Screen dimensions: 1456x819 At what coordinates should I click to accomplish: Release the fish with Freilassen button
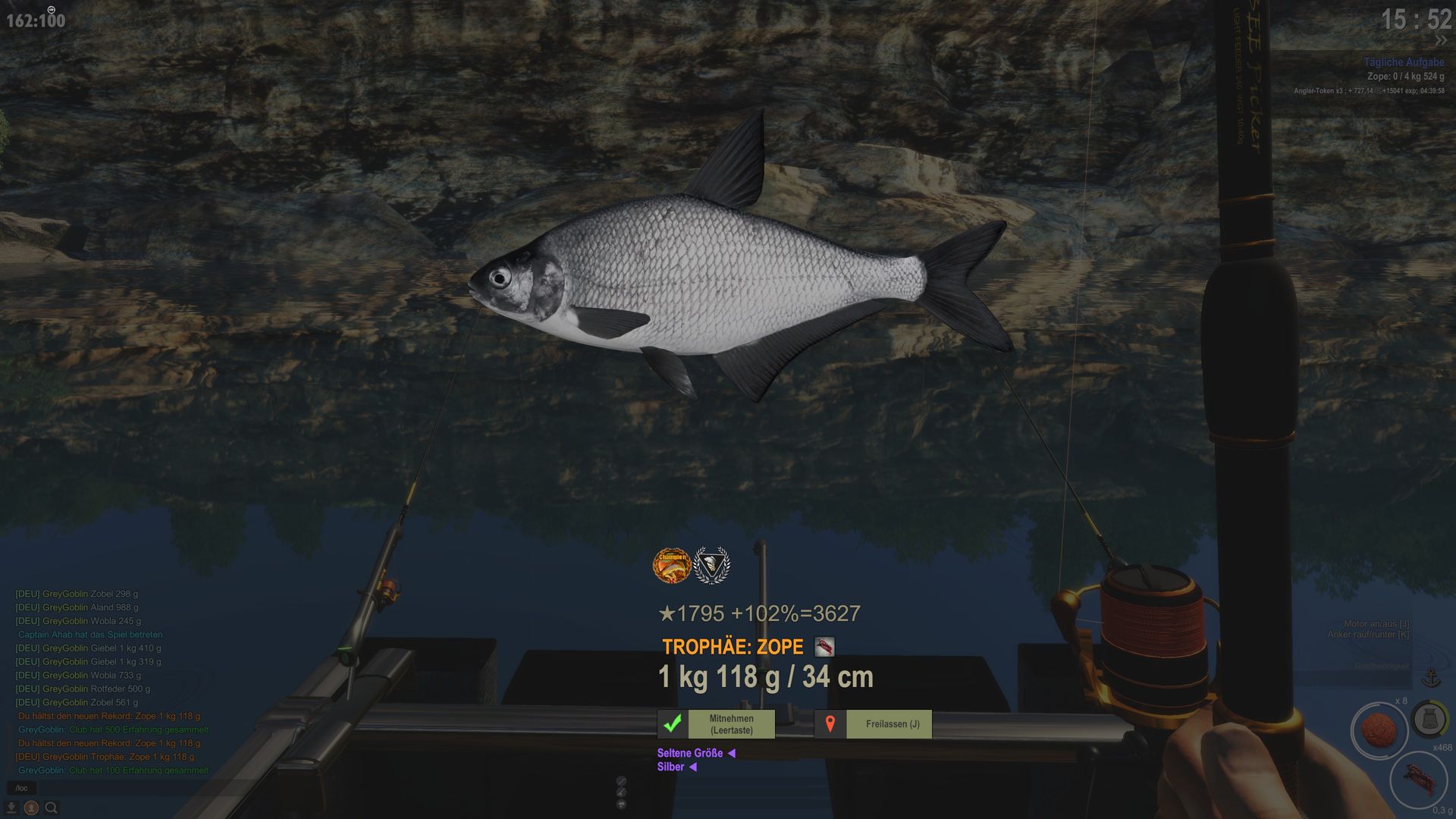click(873, 724)
